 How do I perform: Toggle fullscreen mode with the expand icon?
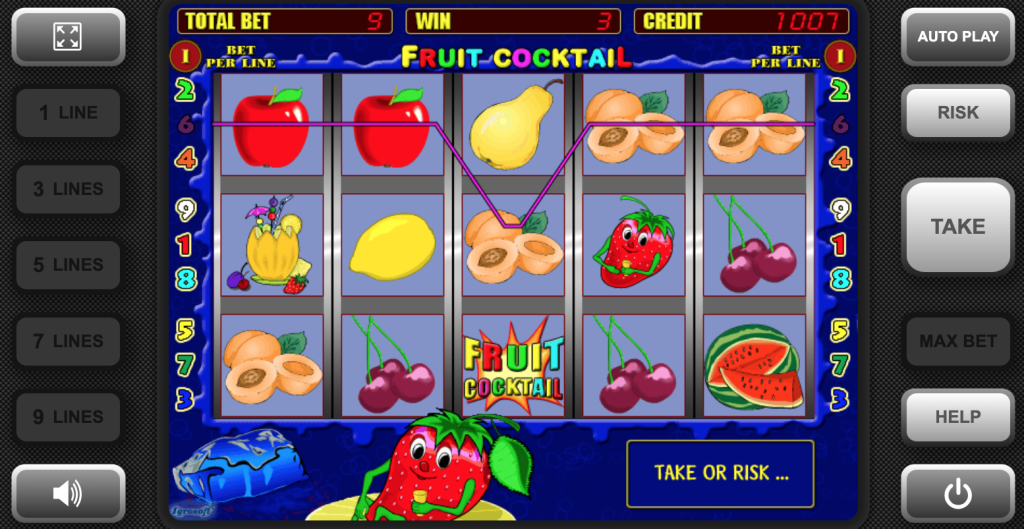(x=68, y=37)
